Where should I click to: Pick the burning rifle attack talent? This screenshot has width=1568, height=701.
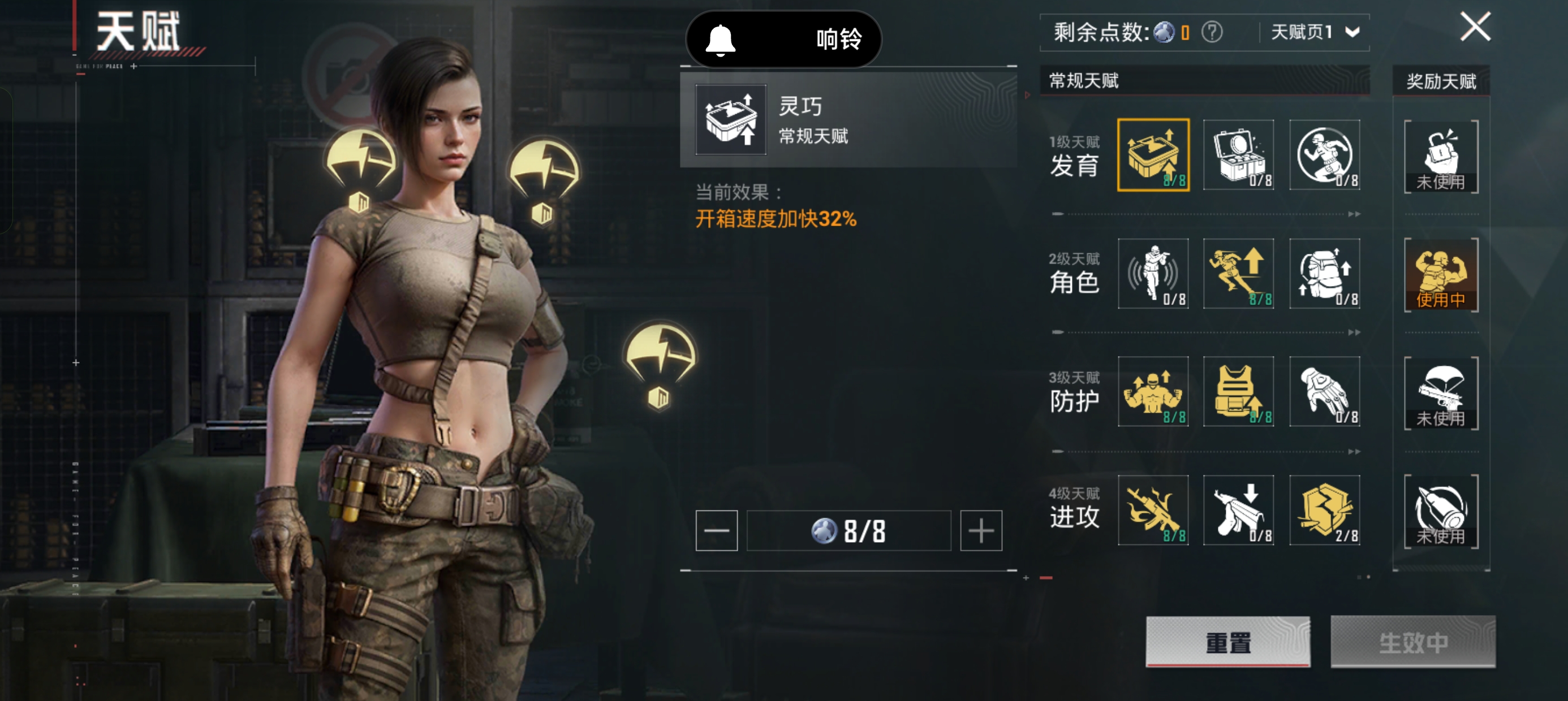tap(1153, 510)
